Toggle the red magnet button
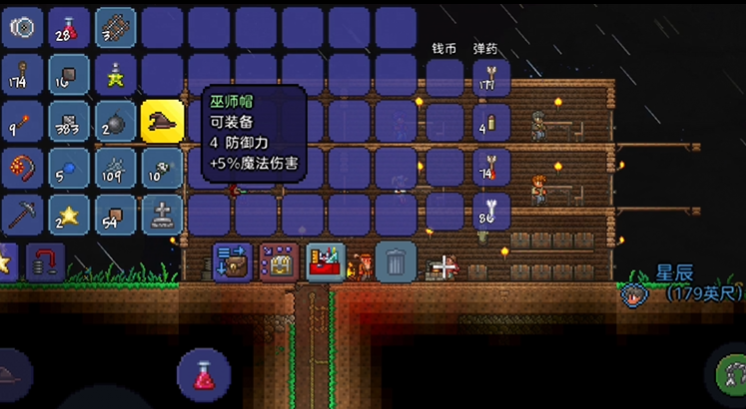The image size is (746, 409). point(45,262)
